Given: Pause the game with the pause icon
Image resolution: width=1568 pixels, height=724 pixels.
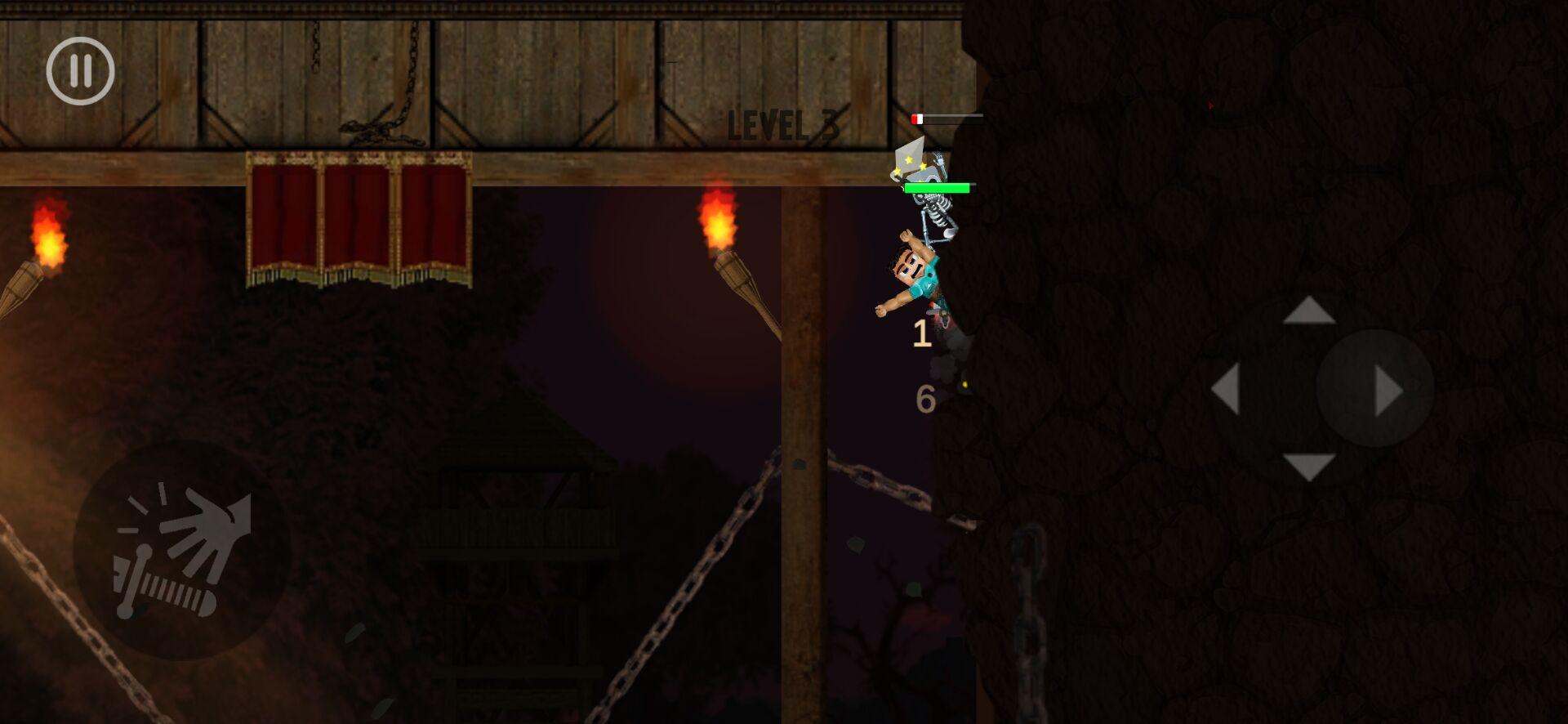Looking at the screenshot, I should click(x=79, y=71).
